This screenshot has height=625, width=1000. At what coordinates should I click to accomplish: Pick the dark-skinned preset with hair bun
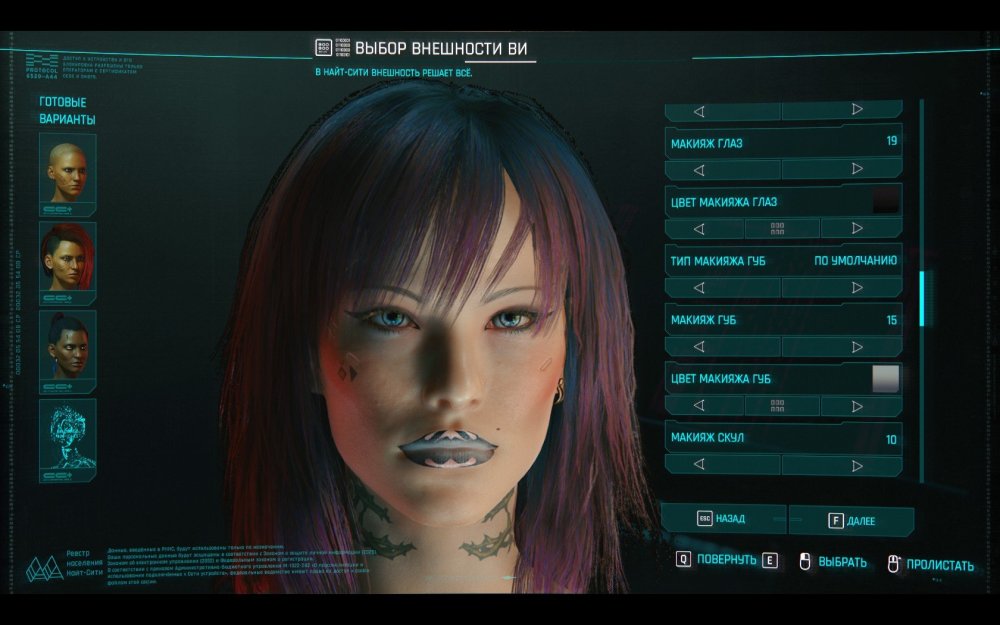coord(67,349)
